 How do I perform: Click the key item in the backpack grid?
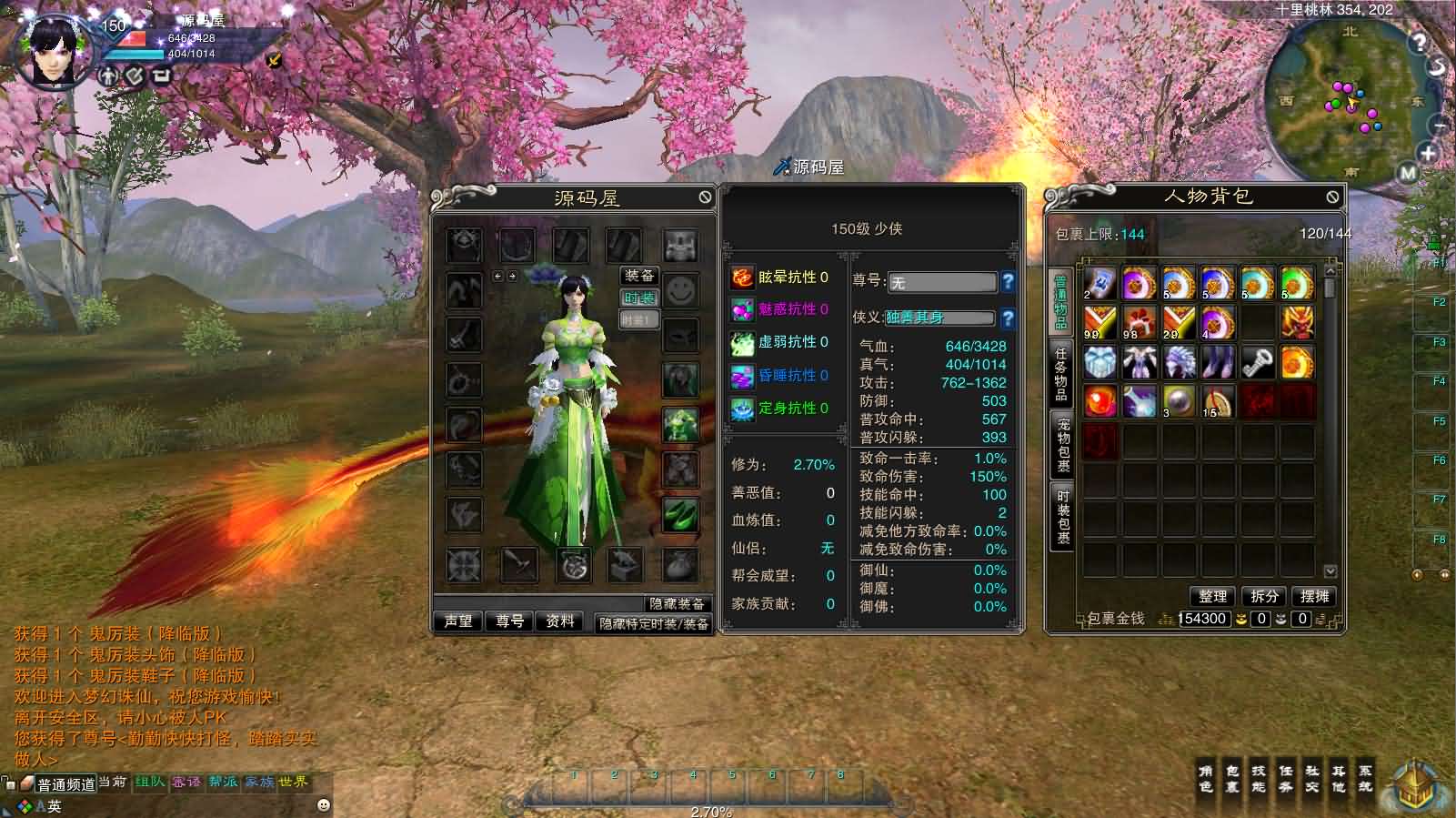click(1257, 362)
